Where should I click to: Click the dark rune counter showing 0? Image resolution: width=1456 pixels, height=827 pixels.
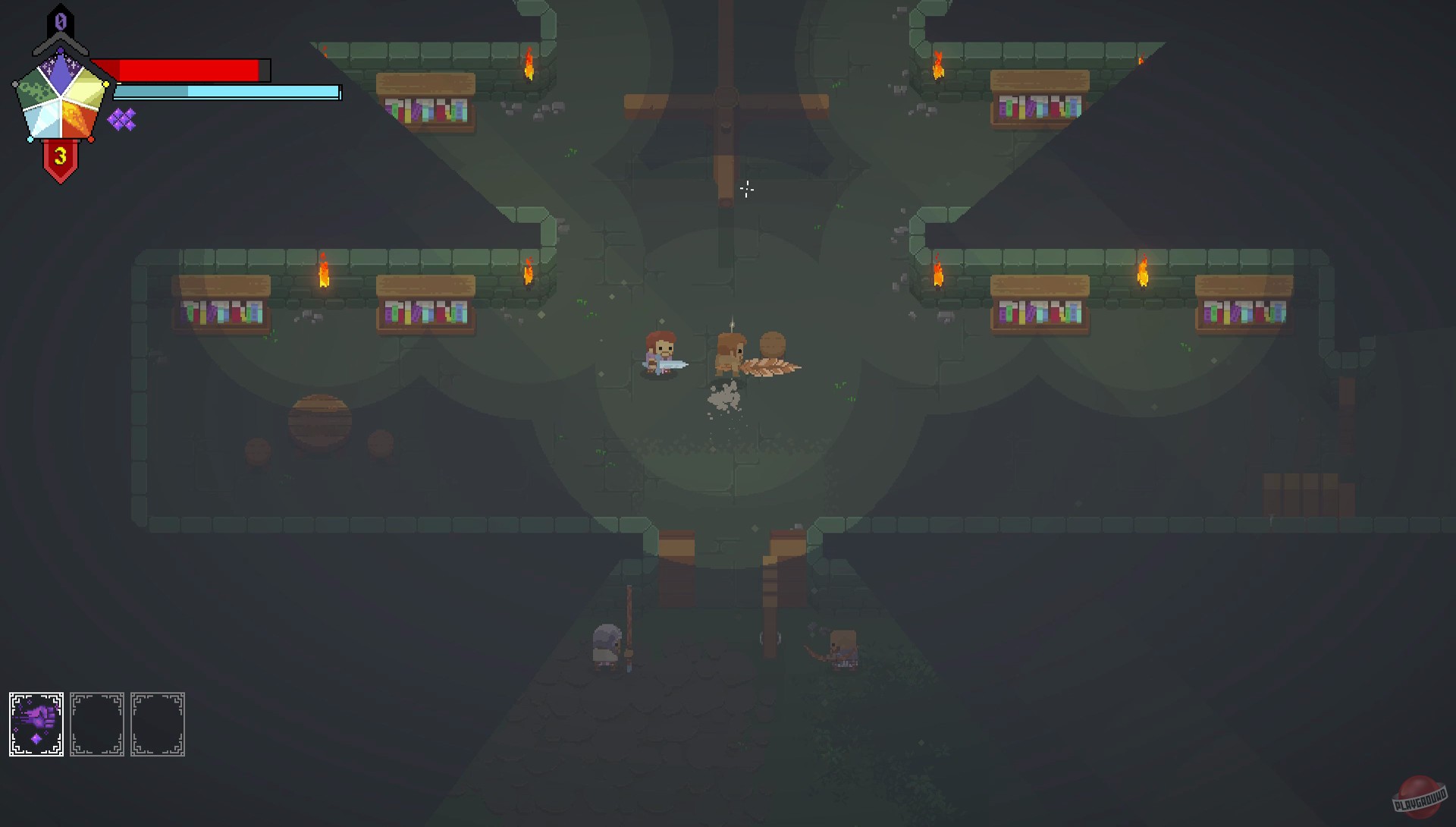point(60,22)
